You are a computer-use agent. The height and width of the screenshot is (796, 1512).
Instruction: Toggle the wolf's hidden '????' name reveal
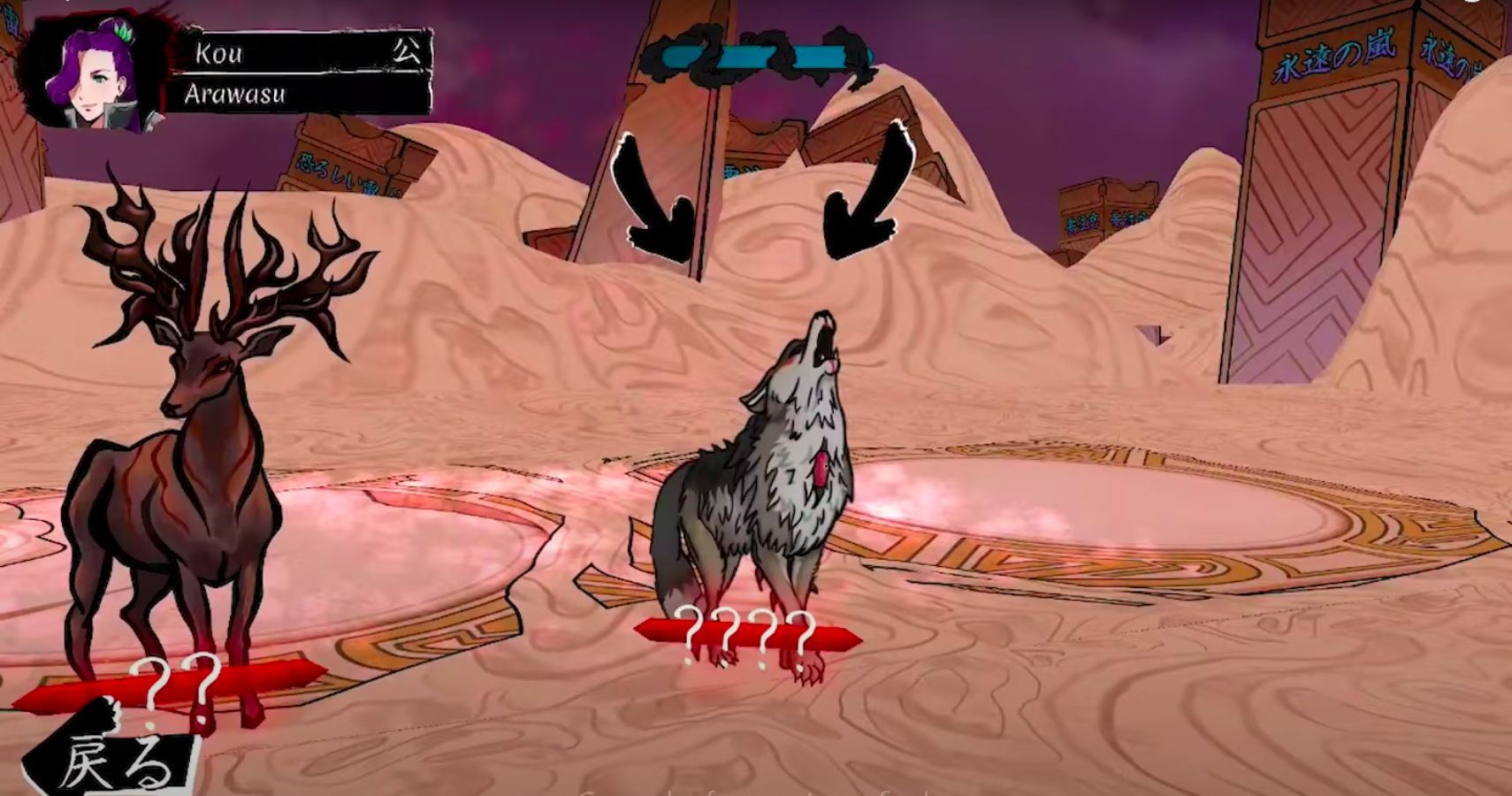747,632
